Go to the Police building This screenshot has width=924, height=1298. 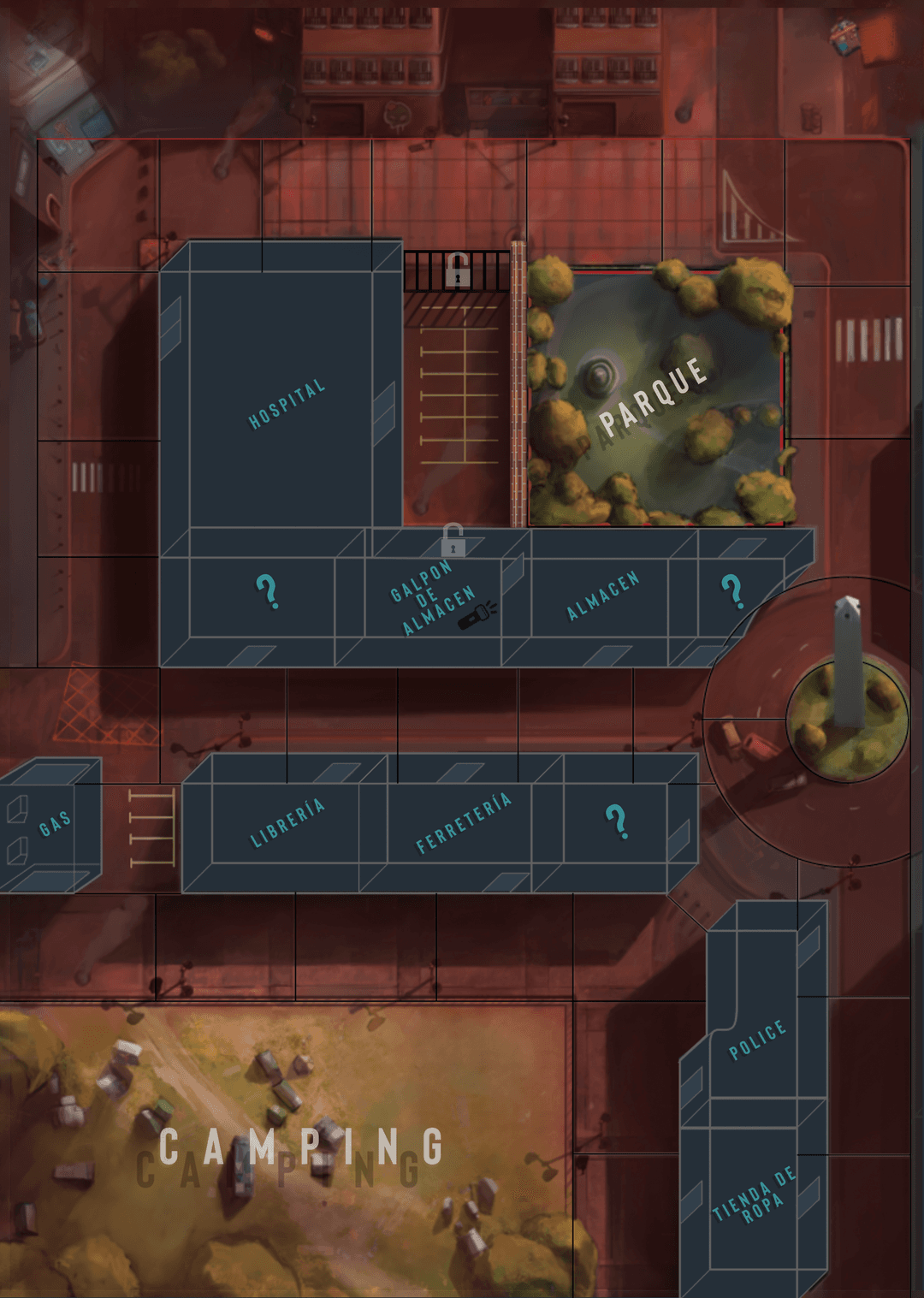click(756, 1040)
